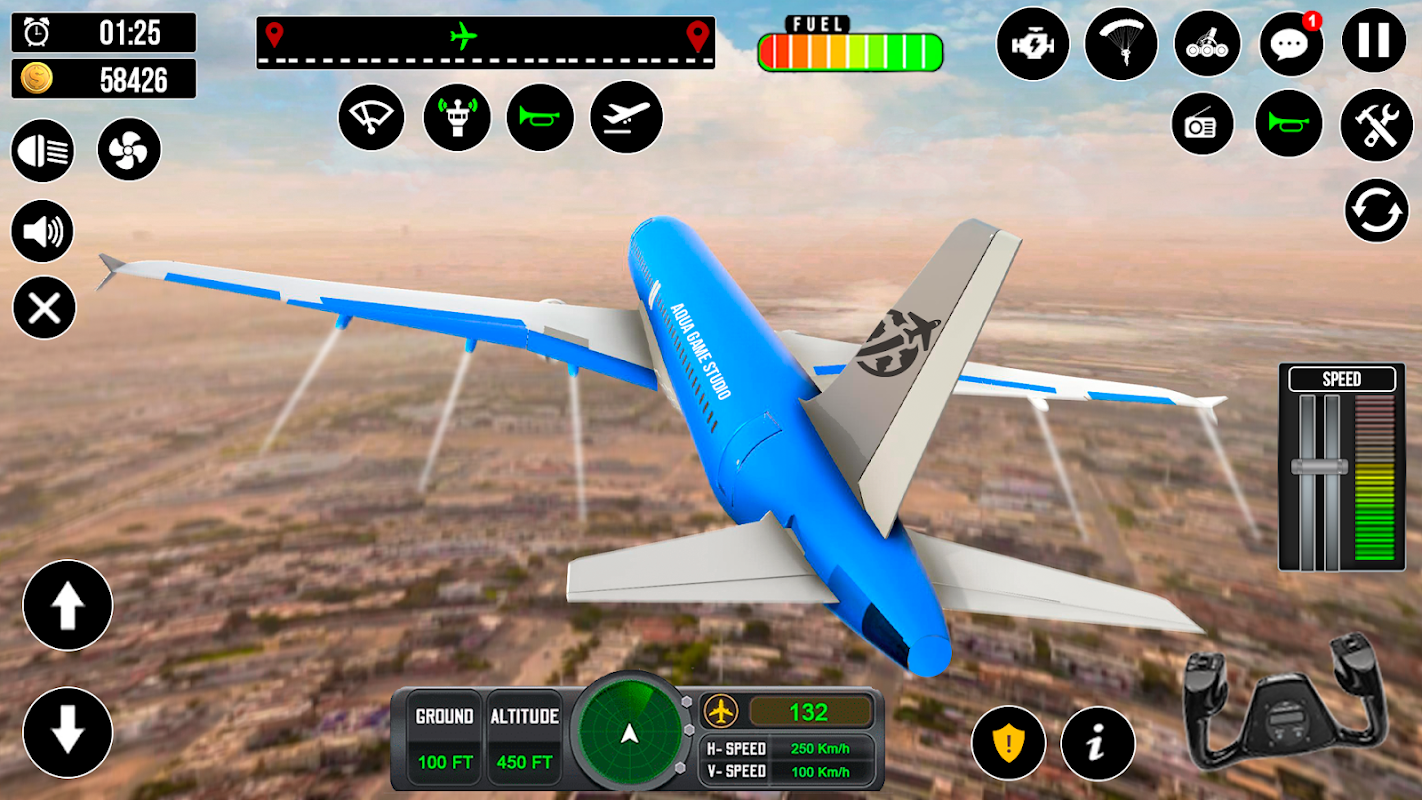Switch on the fan icon
Screen dimensions: 1422x800
129,151
